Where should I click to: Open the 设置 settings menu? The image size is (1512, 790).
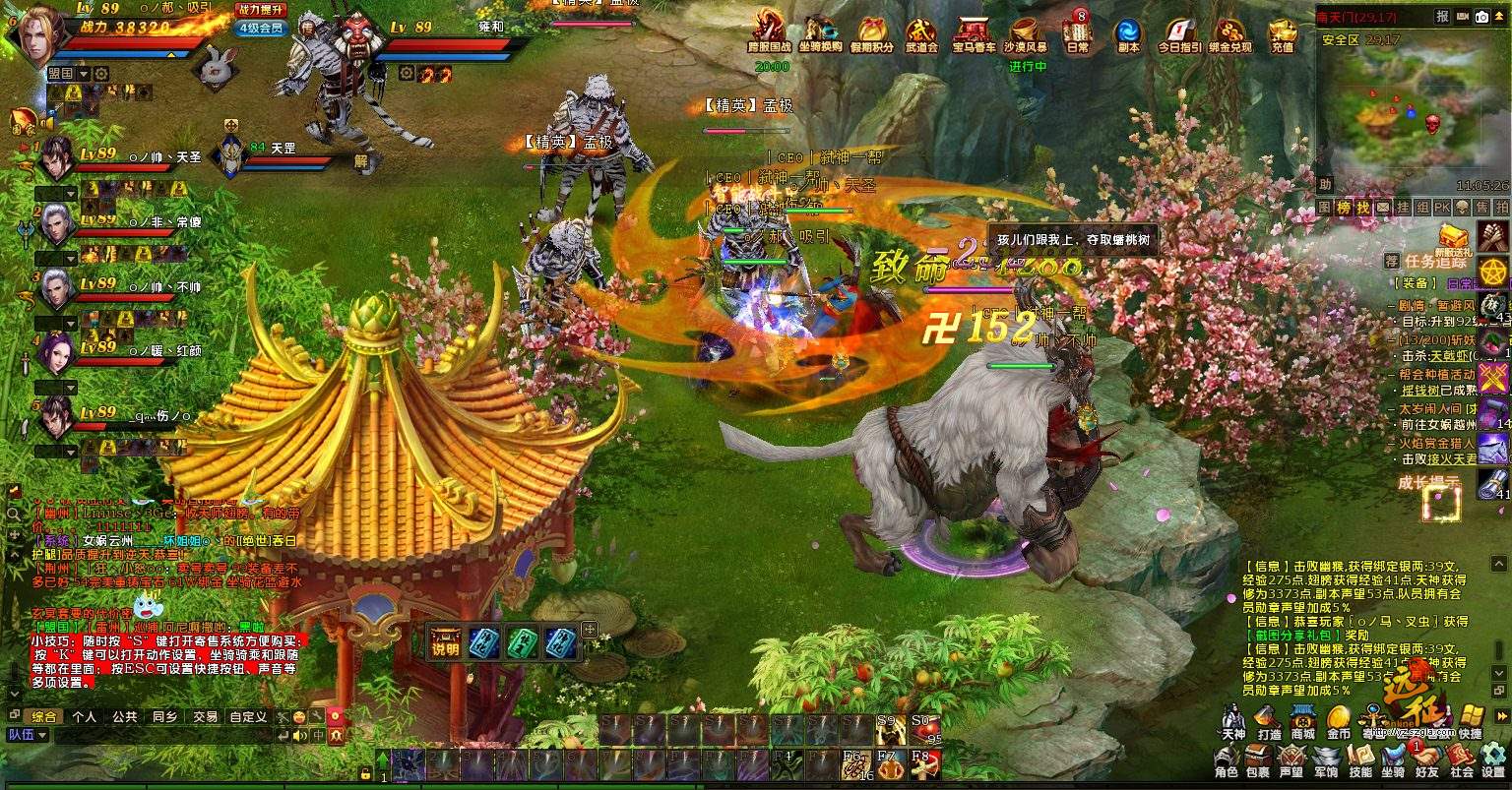(x=1493, y=760)
